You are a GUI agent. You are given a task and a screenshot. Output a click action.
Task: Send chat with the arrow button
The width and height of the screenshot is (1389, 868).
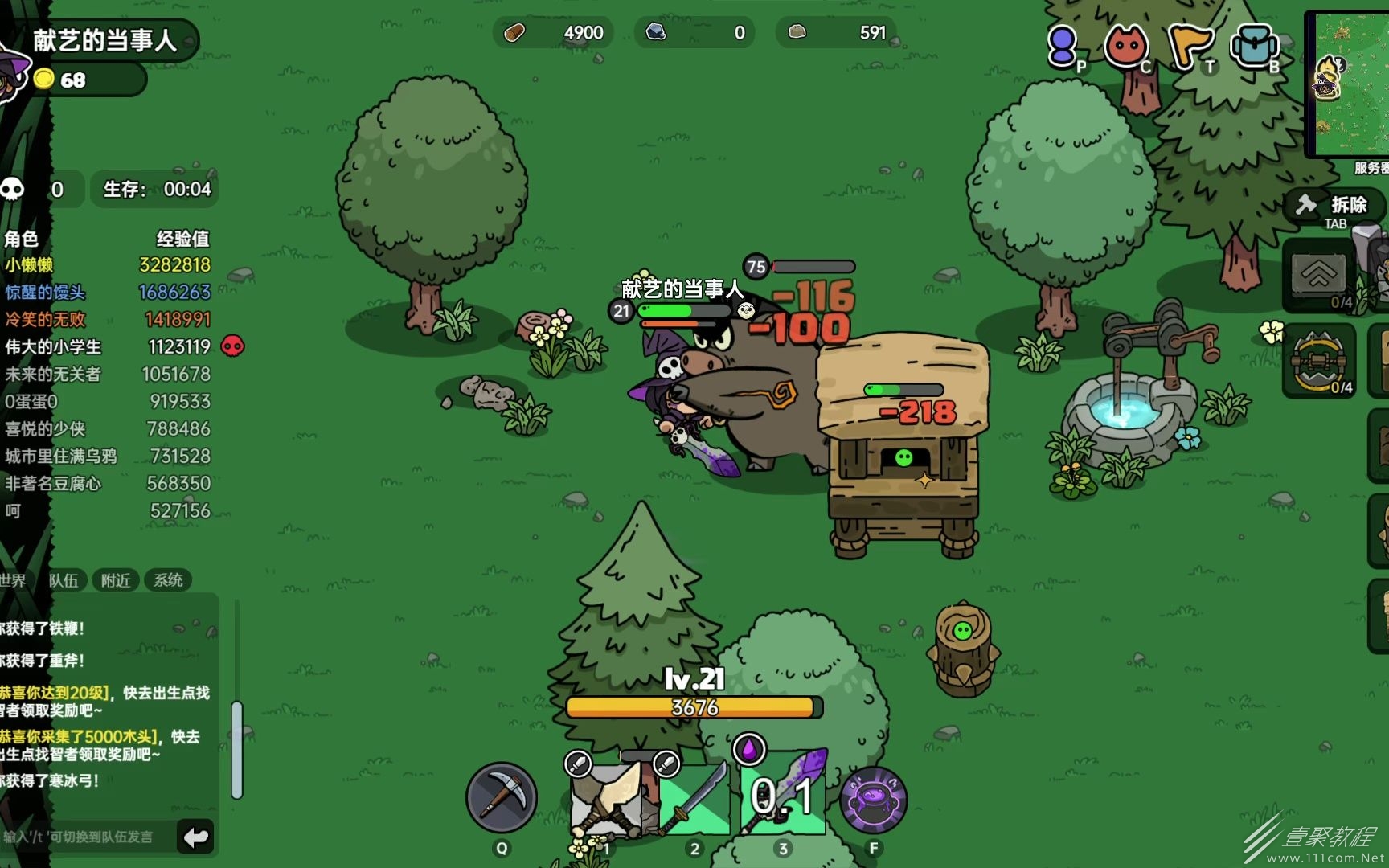tap(195, 837)
